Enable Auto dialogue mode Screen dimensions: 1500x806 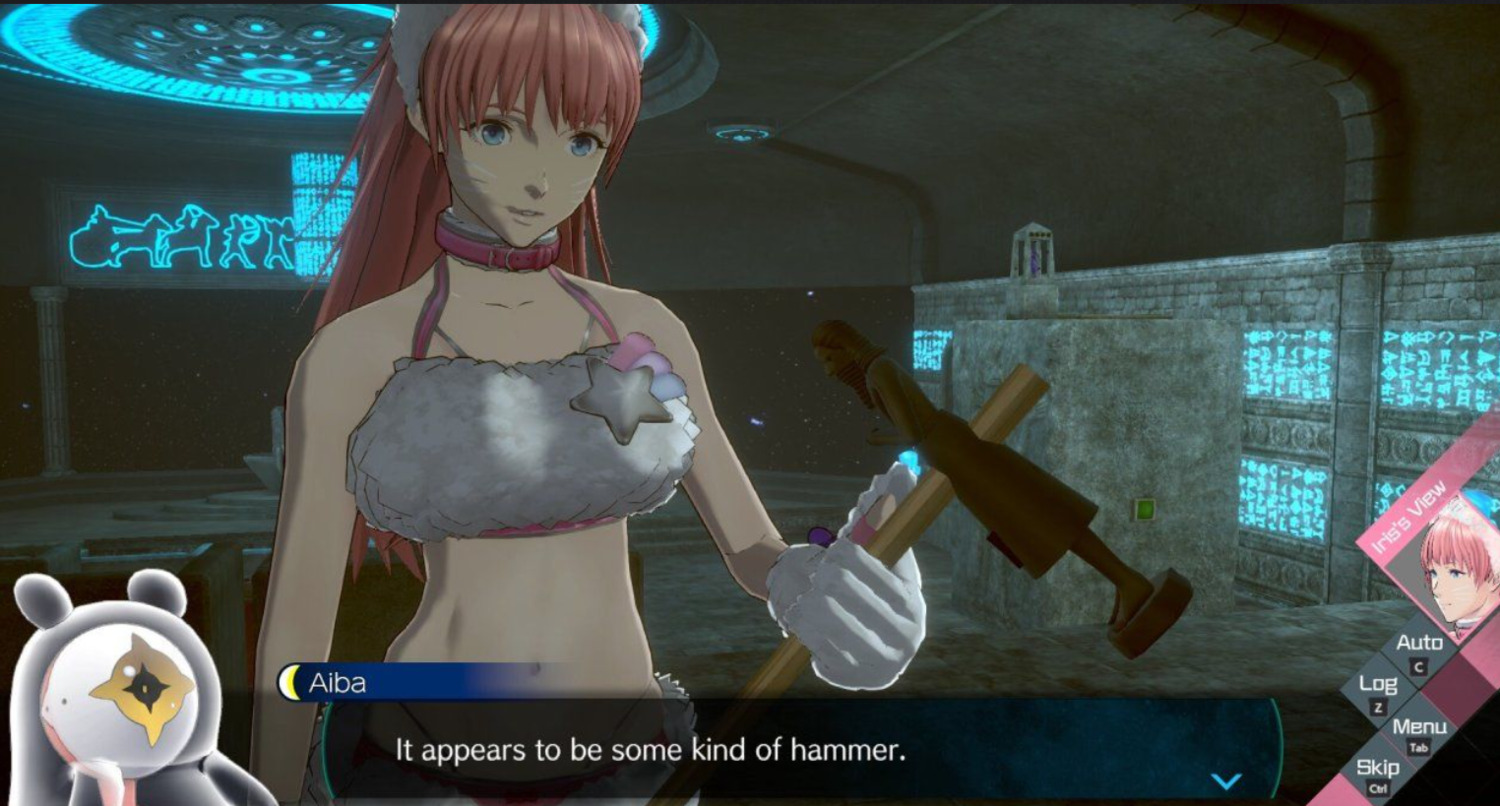[x=1419, y=644]
